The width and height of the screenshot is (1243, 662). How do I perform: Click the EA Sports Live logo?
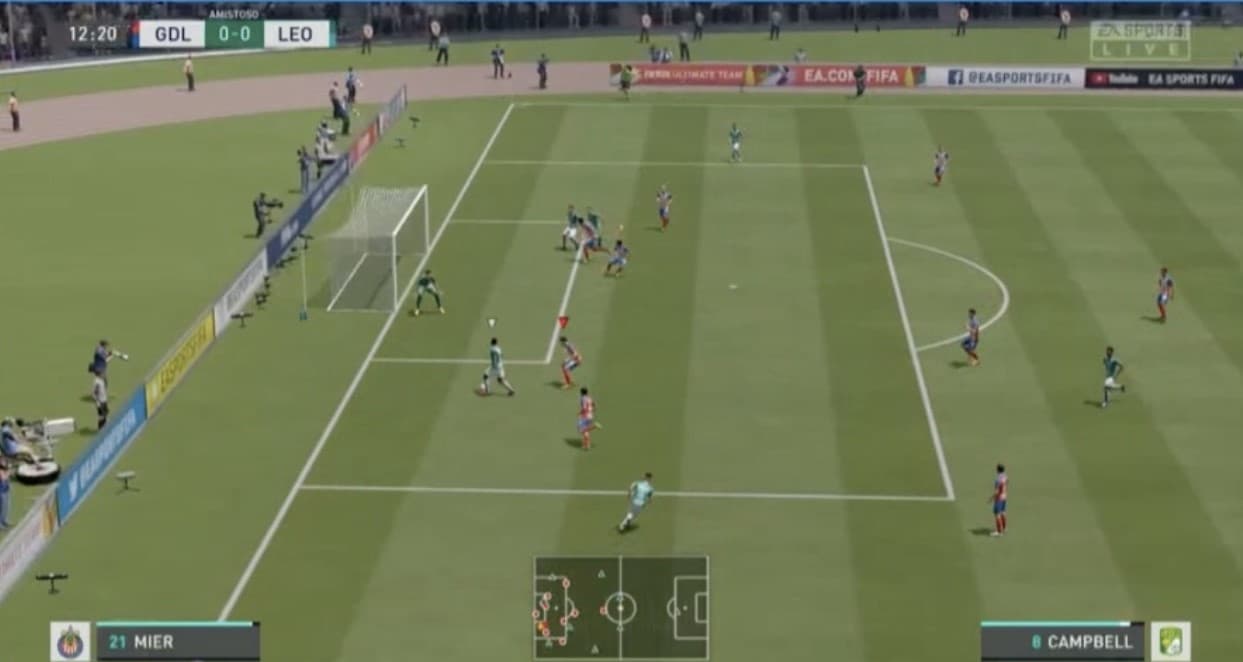[x=1139, y=40]
